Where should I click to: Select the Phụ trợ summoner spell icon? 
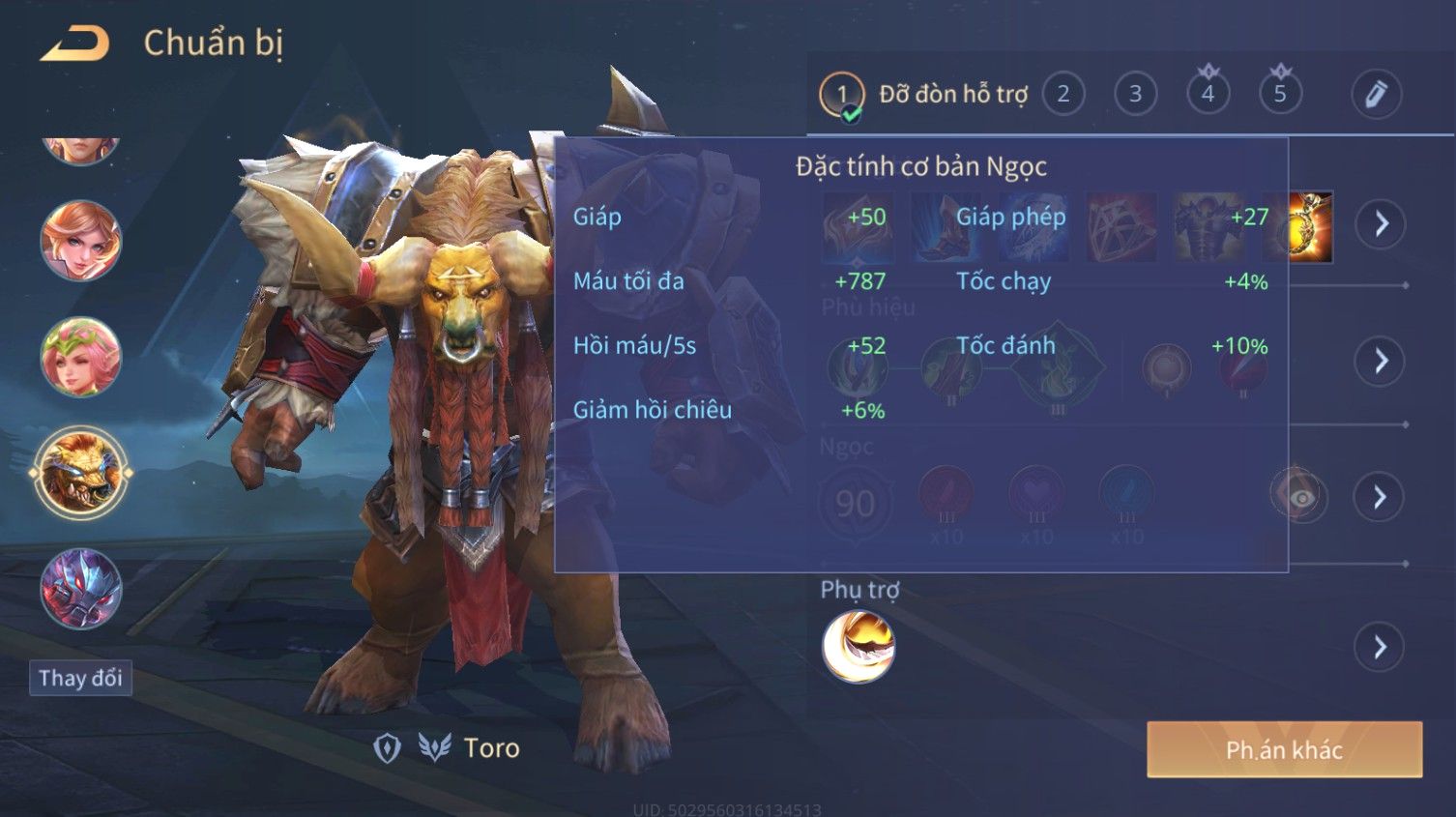click(x=859, y=647)
